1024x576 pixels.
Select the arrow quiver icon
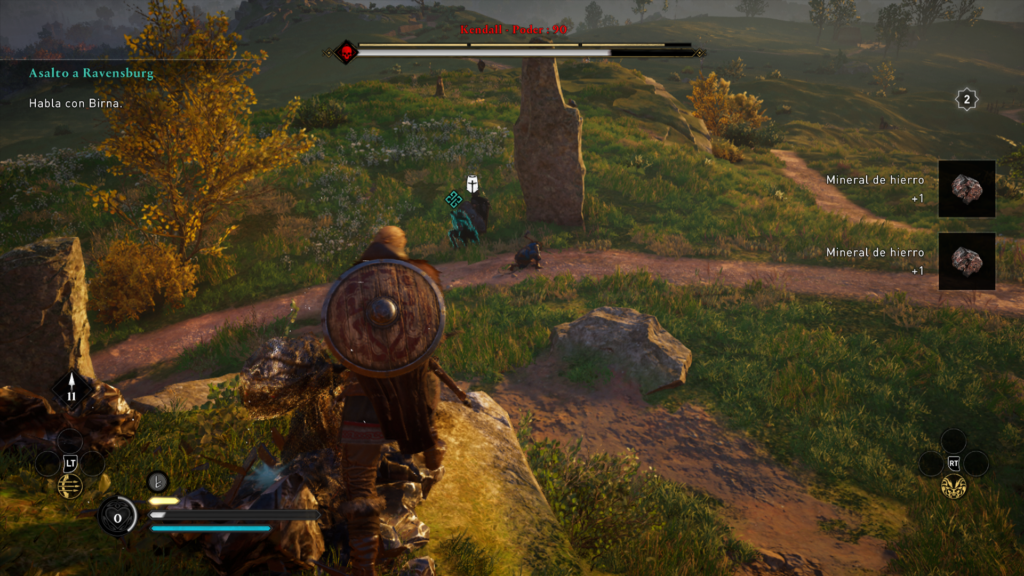71,389
